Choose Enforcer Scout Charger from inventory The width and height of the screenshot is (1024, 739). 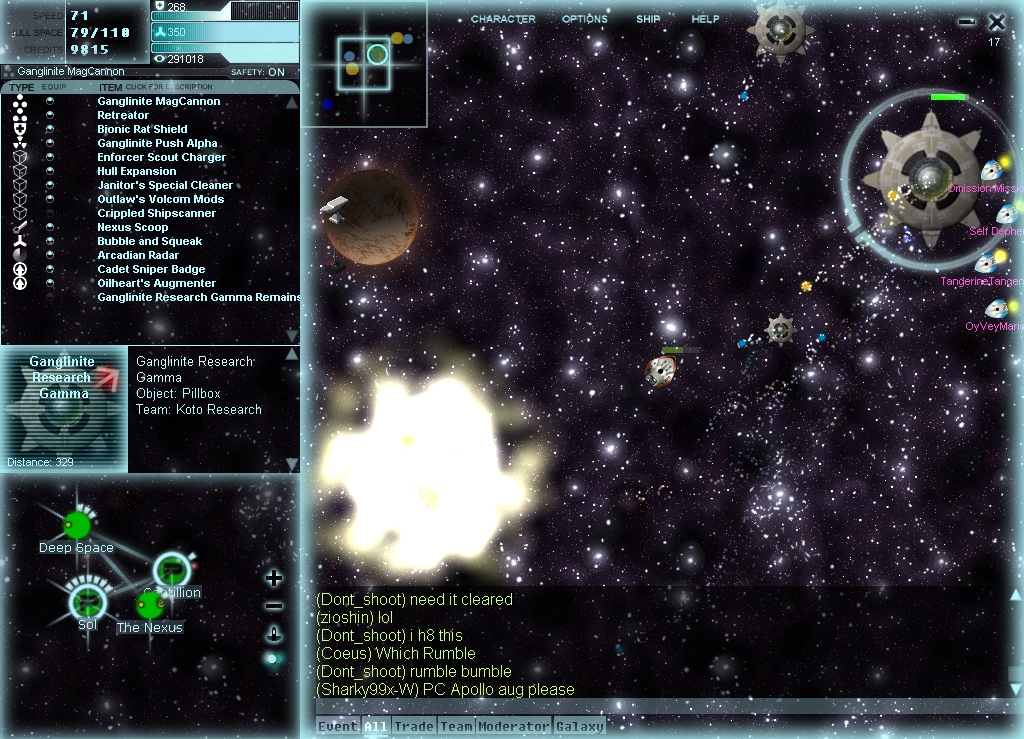(161, 157)
